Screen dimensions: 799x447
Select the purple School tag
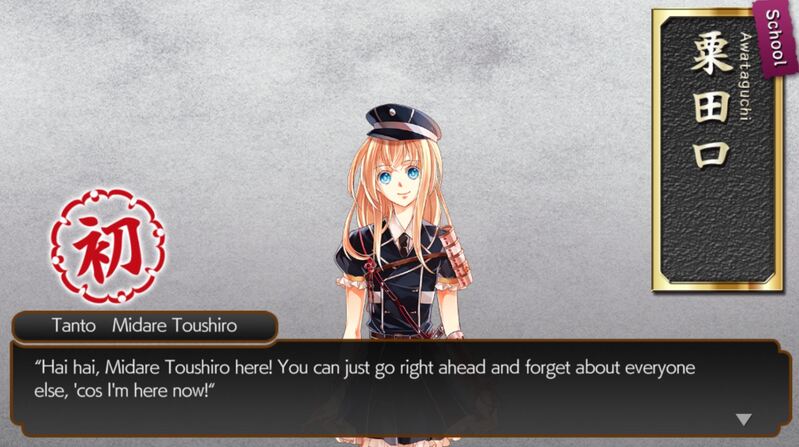773,39
